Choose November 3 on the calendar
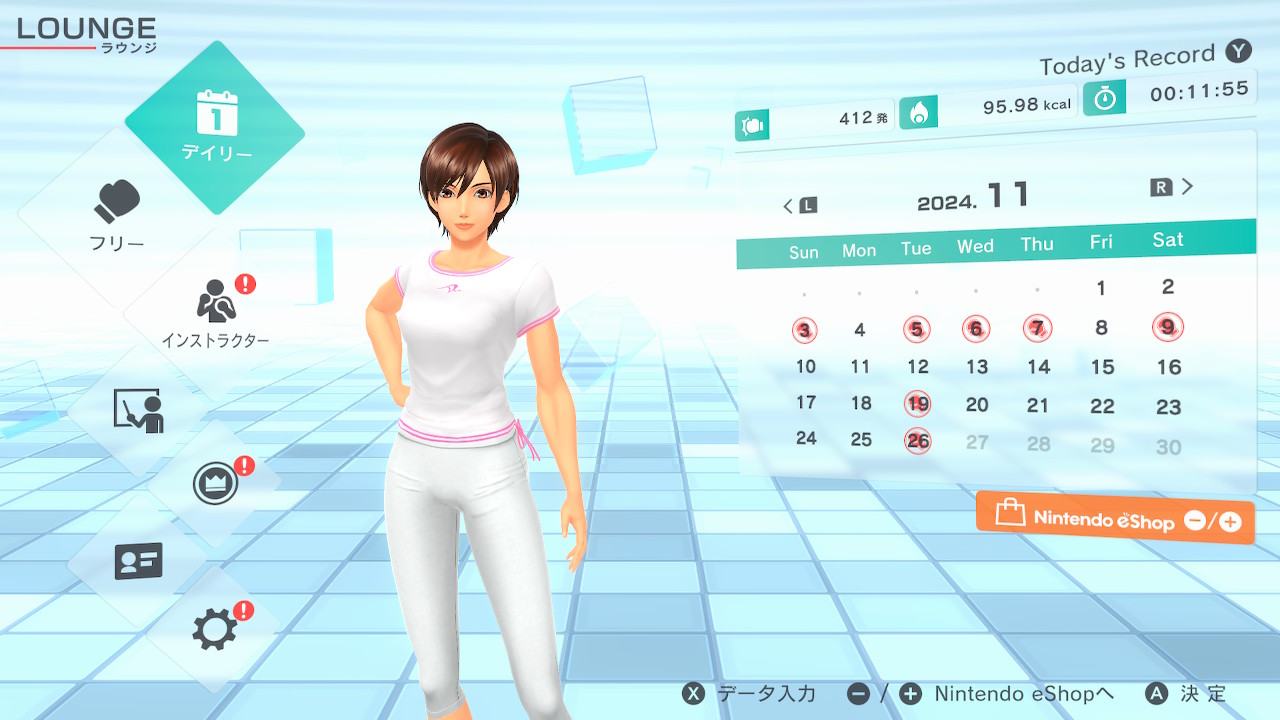This screenshot has width=1280, height=720. coord(805,330)
